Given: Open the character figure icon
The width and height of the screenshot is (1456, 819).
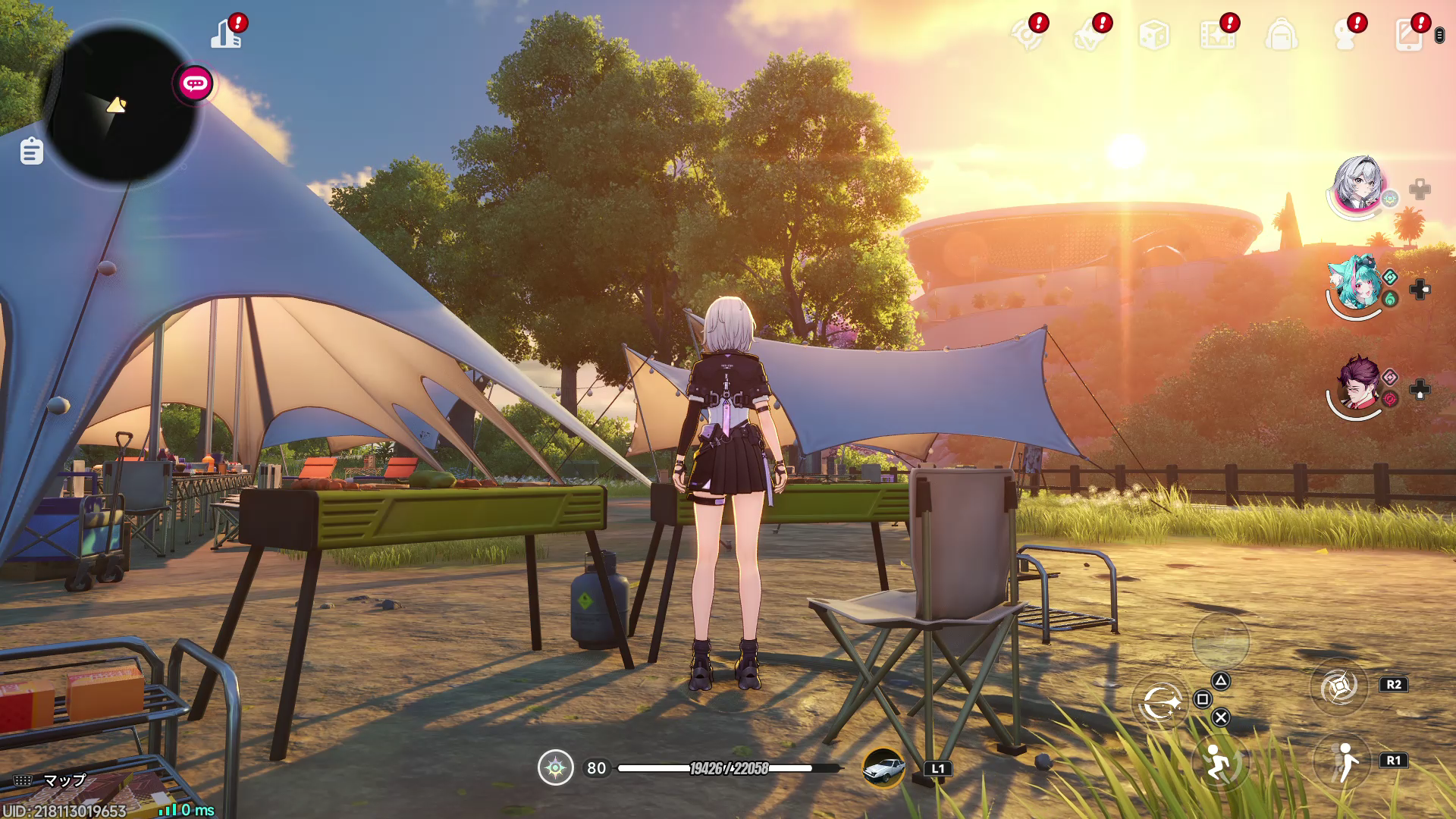Looking at the screenshot, I should [x=1345, y=35].
